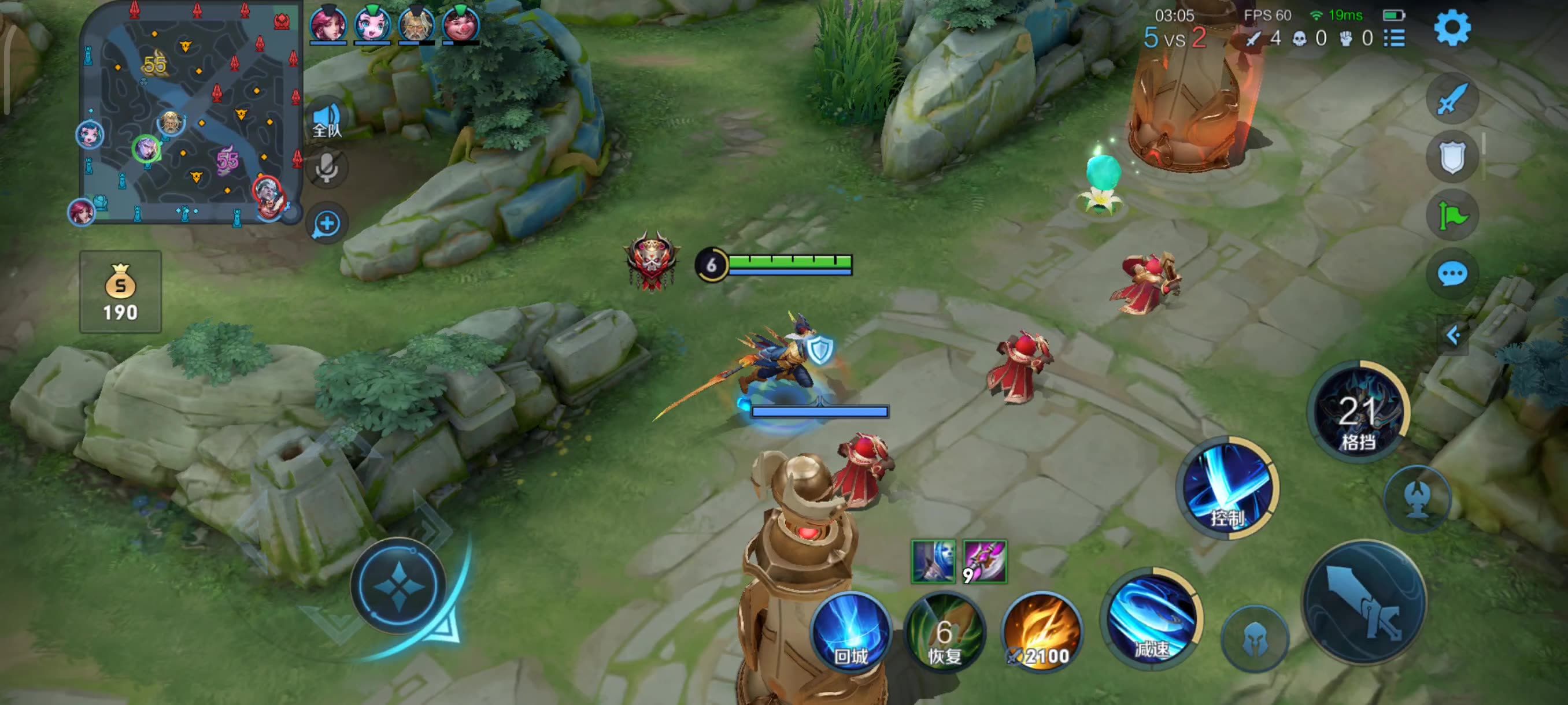Viewport: 1568px width, 705px height.
Task: Open the scoreboard list icon
Action: tap(1395, 38)
